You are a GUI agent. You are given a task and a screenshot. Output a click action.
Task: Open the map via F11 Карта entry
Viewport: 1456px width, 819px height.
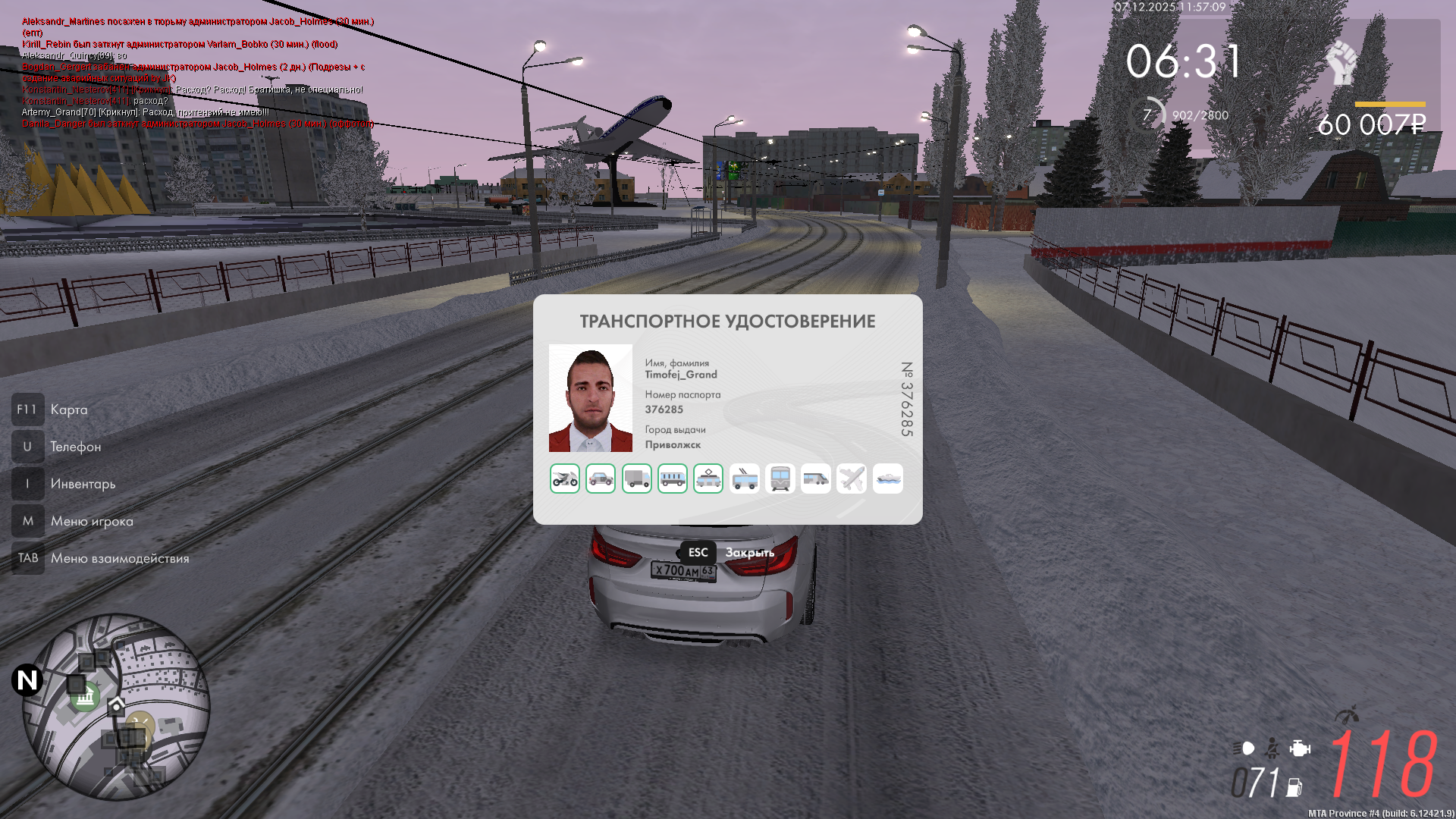point(68,409)
